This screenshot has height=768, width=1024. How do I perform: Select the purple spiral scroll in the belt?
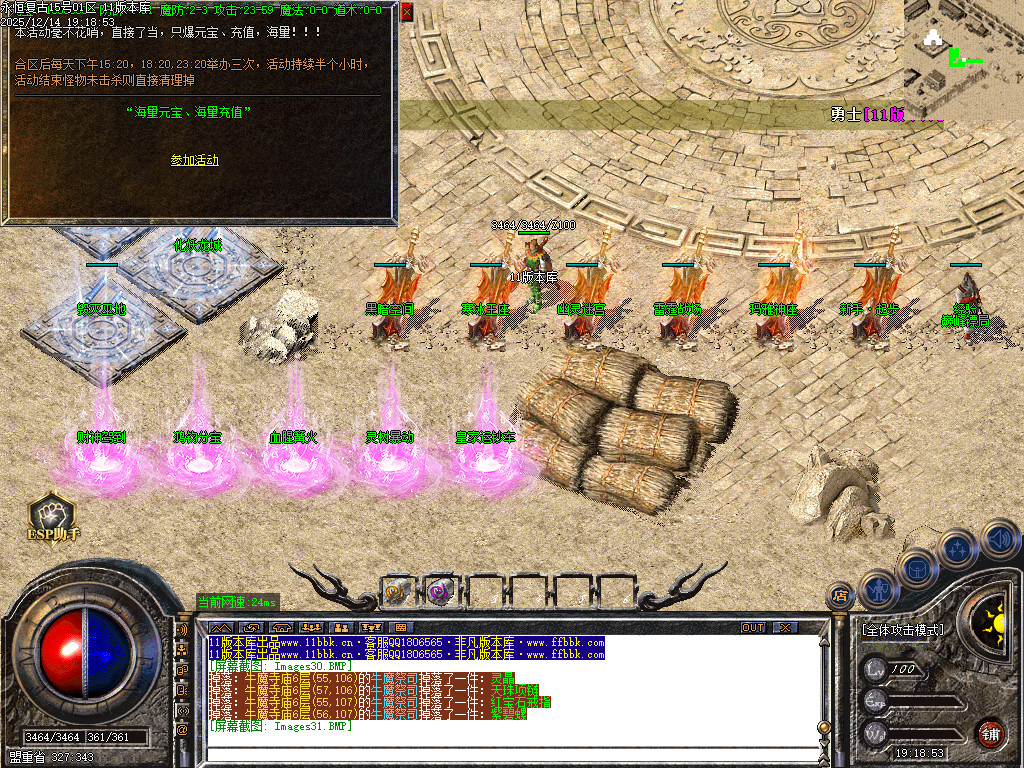(x=439, y=591)
